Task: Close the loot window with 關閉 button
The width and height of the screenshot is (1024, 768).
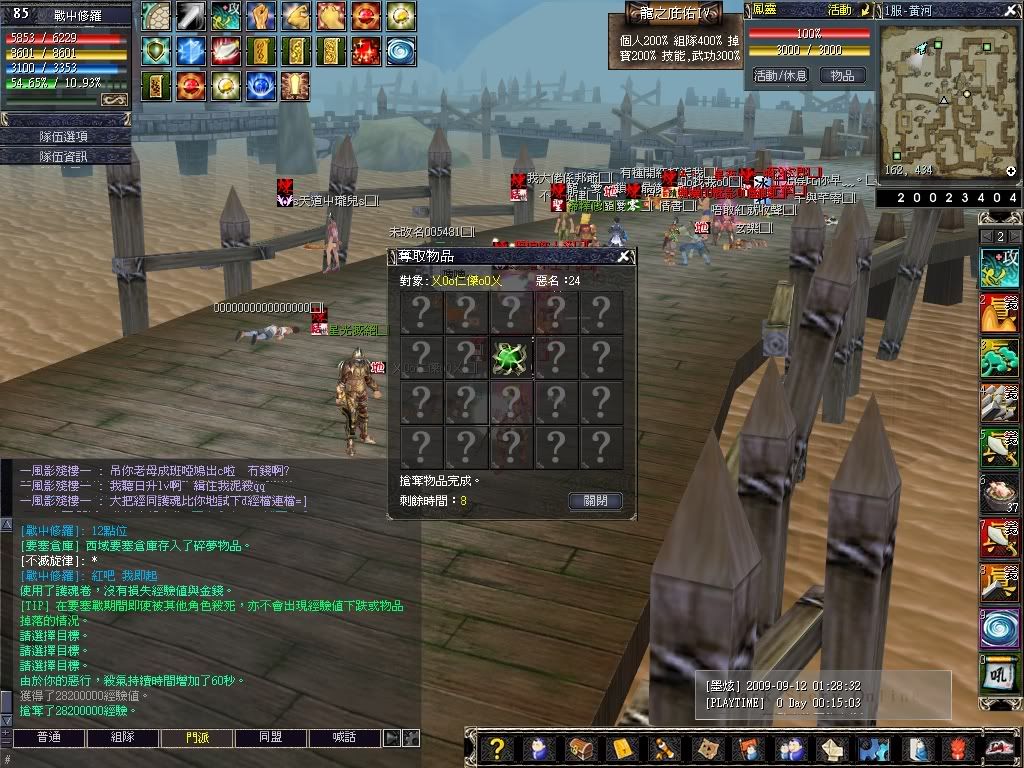Action: [x=595, y=501]
